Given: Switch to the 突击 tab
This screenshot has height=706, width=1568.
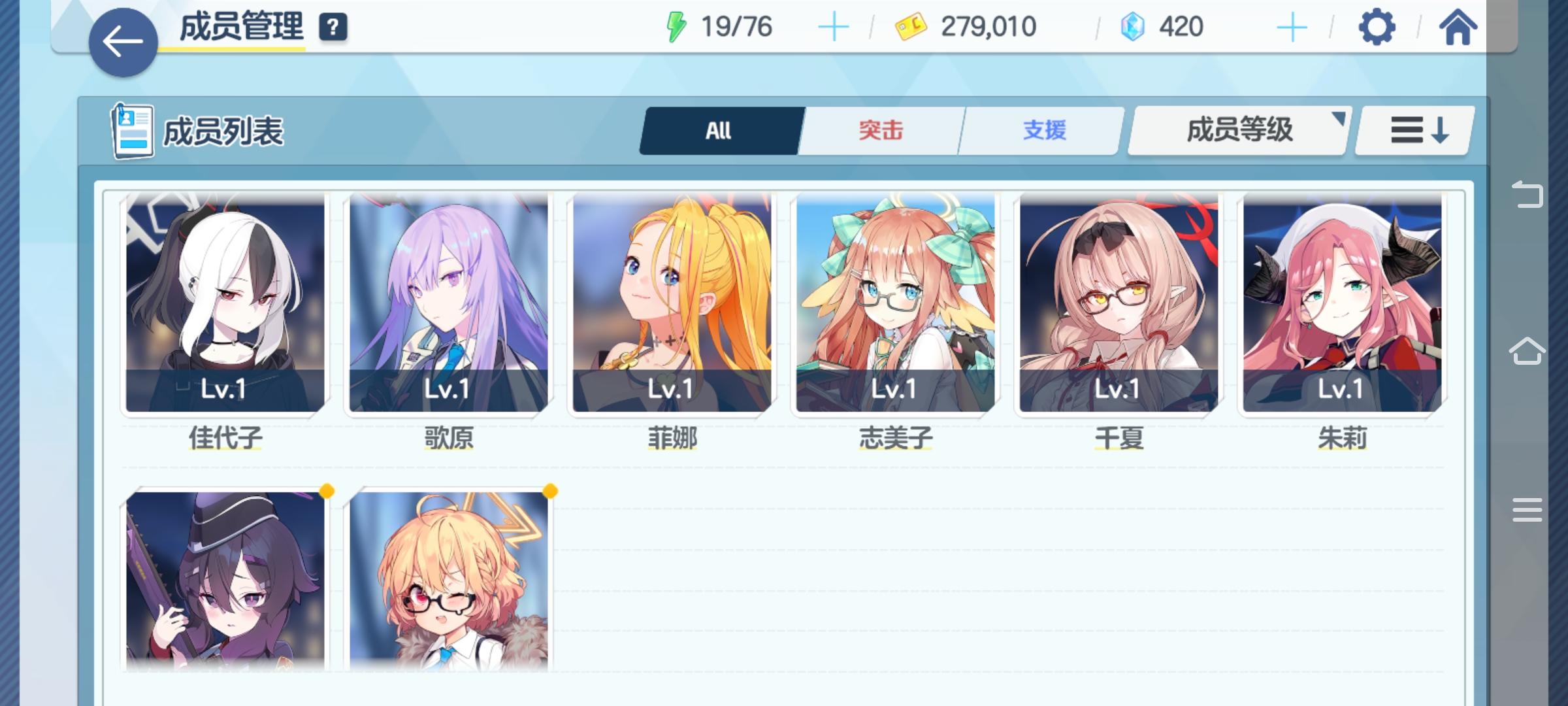Looking at the screenshot, I should tap(879, 130).
